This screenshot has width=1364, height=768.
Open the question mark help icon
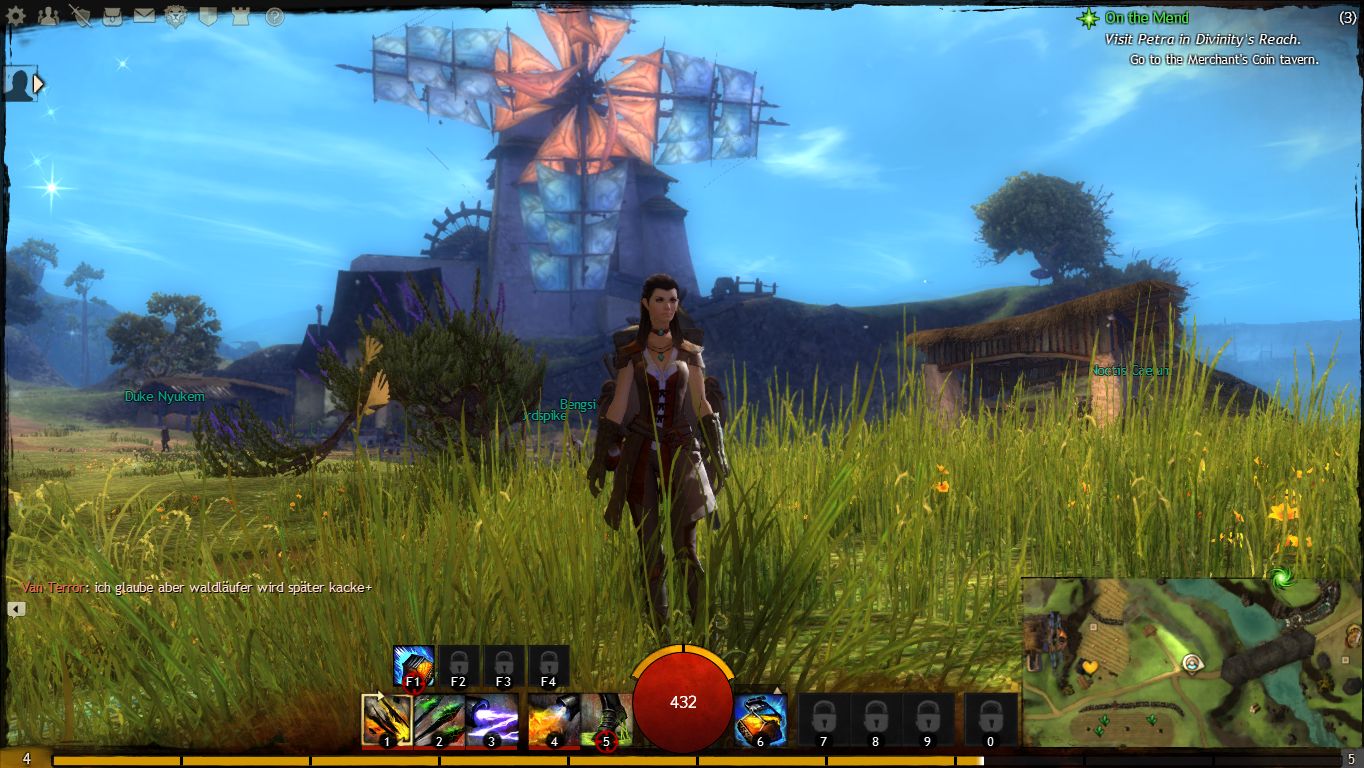tap(274, 17)
